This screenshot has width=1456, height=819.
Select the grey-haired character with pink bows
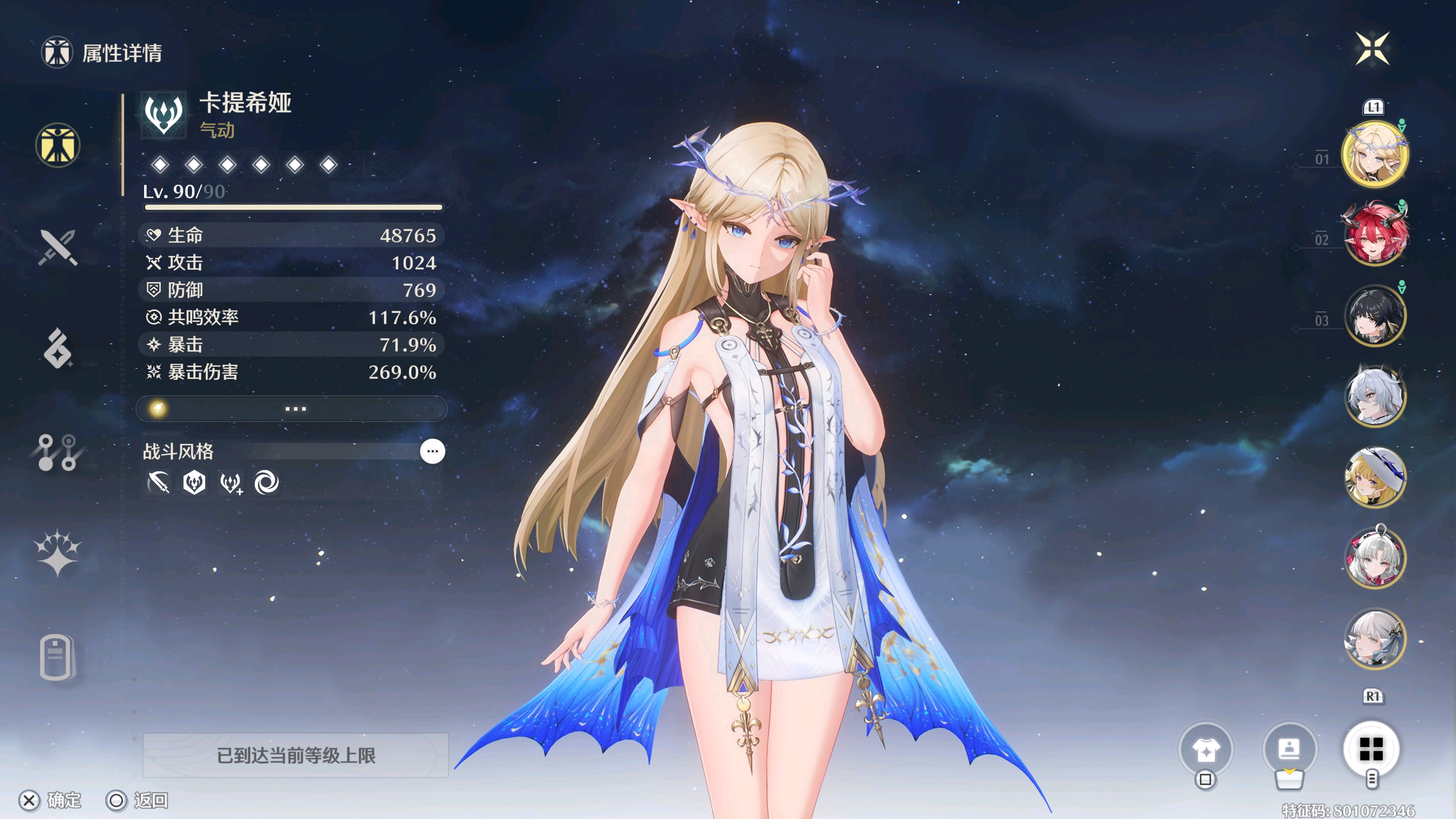point(1374,557)
